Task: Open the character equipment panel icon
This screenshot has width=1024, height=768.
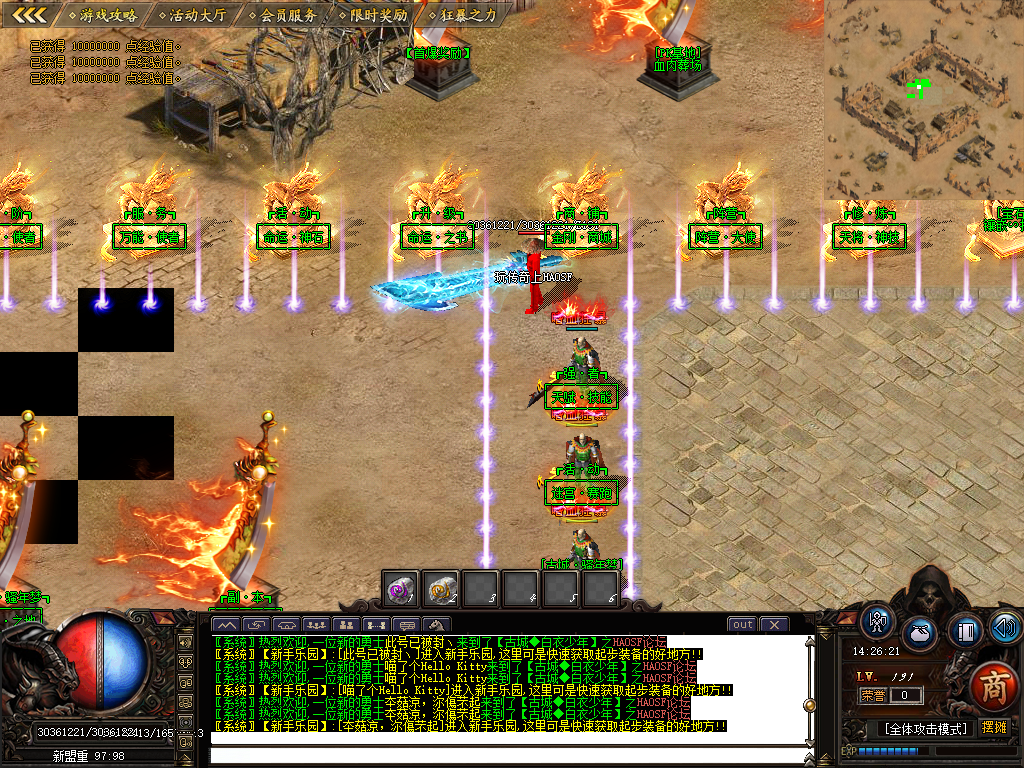Action: (x=878, y=623)
